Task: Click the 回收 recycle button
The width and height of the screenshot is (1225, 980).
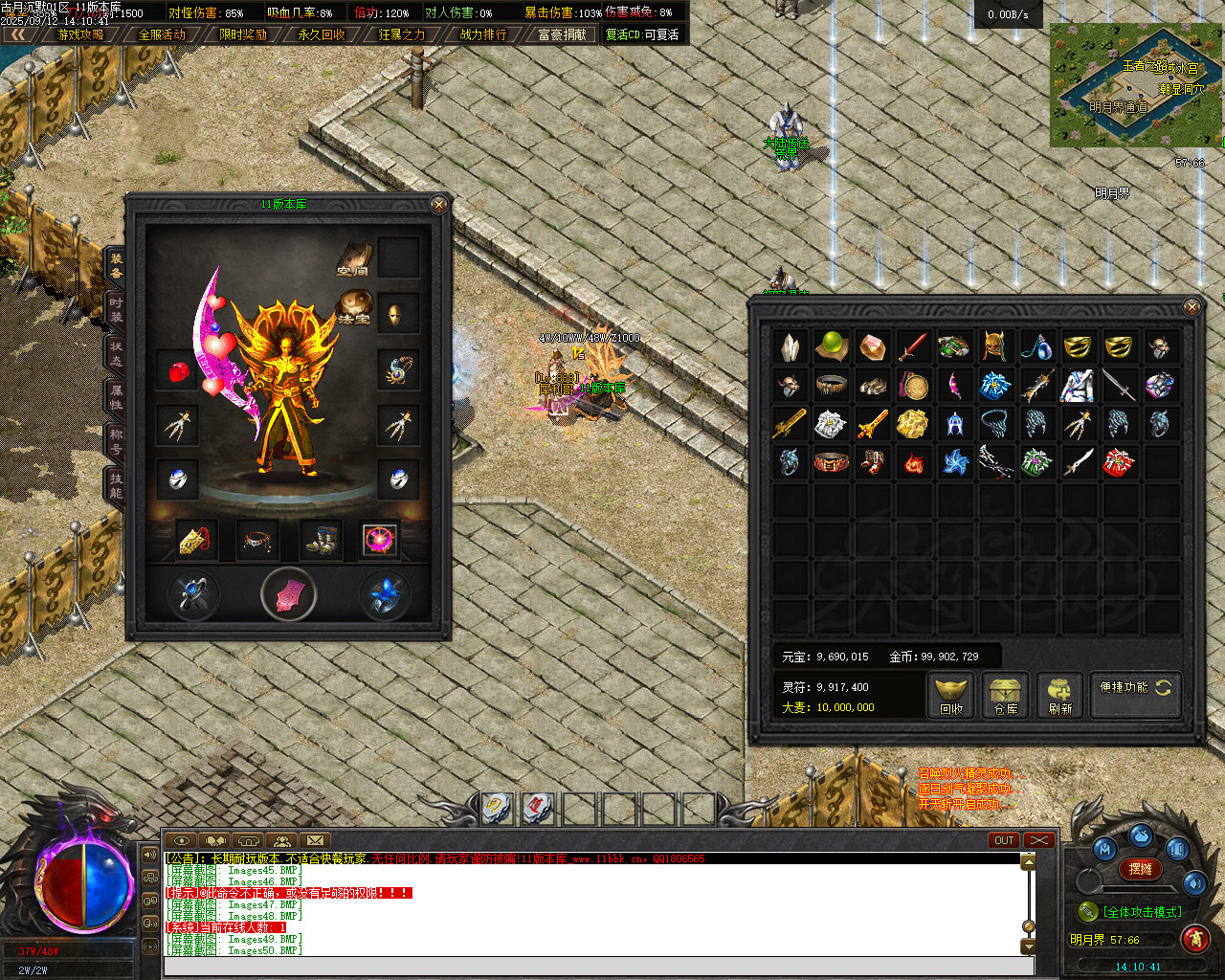Action: click(x=951, y=695)
